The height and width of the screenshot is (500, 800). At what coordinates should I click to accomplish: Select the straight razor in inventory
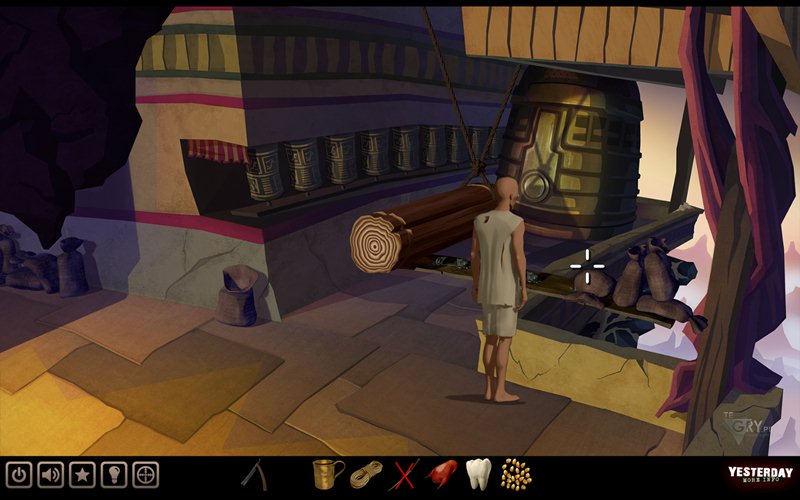click(x=256, y=473)
